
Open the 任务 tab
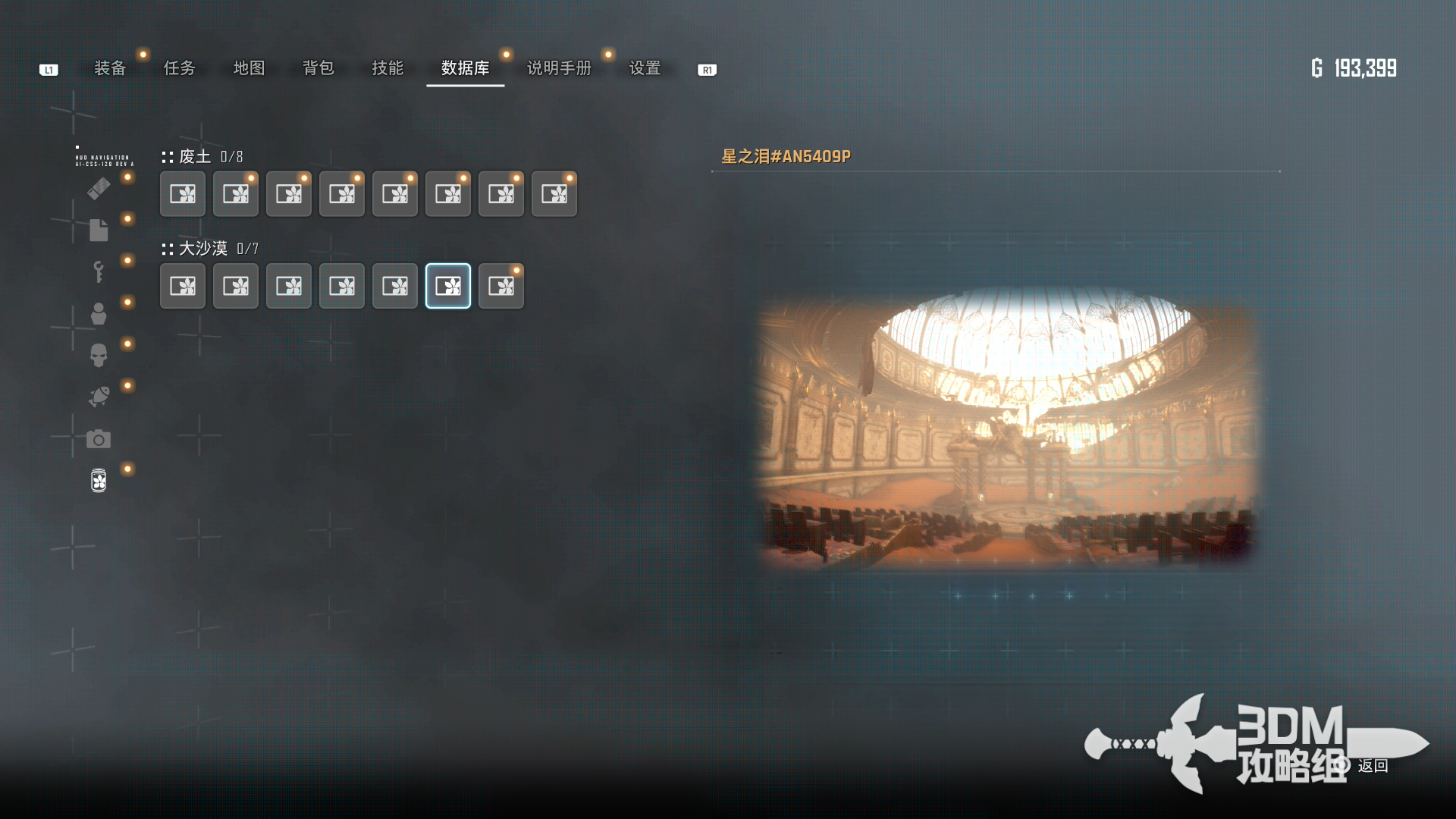180,68
